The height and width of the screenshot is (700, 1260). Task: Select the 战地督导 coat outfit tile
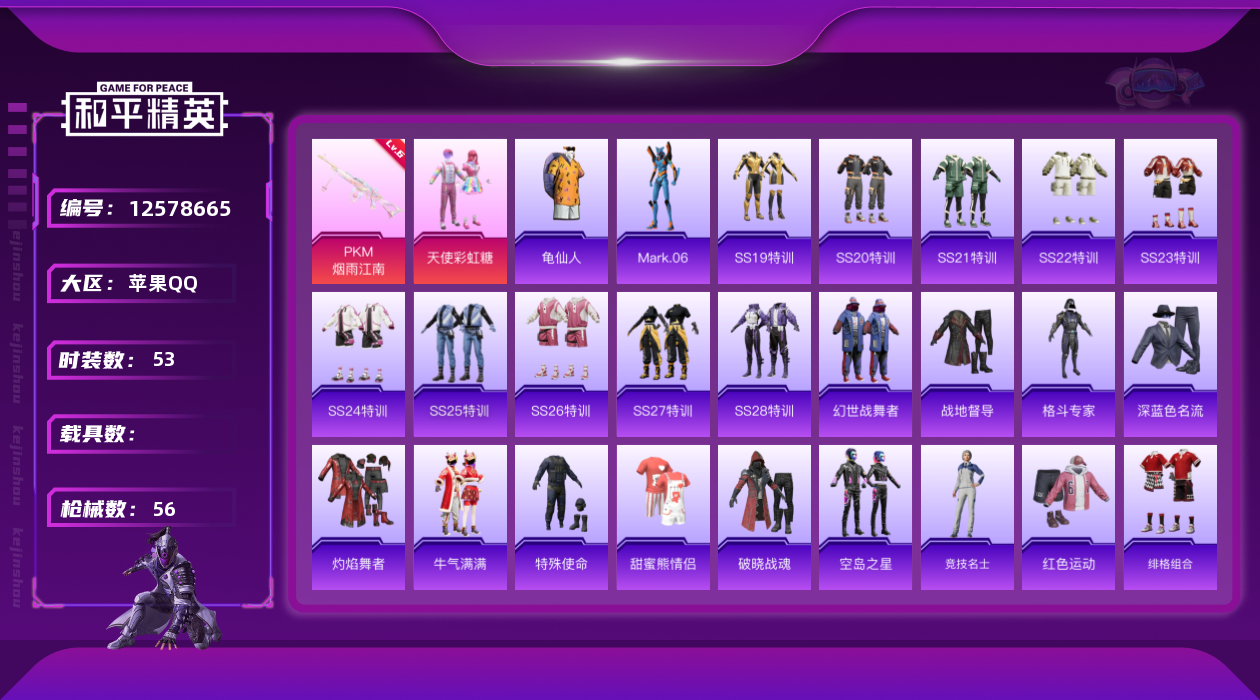(x=967, y=364)
